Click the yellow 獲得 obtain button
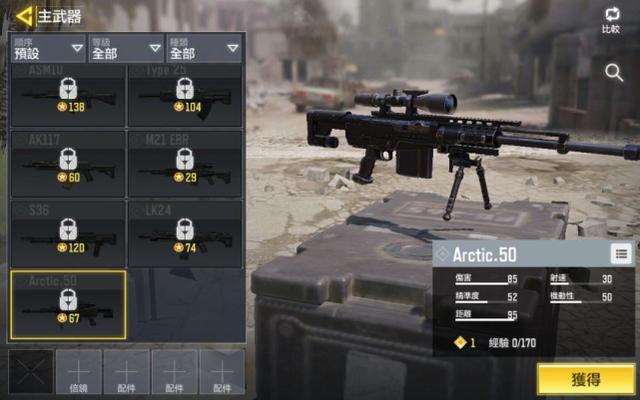The width and height of the screenshot is (640, 400). (x=585, y=379)
